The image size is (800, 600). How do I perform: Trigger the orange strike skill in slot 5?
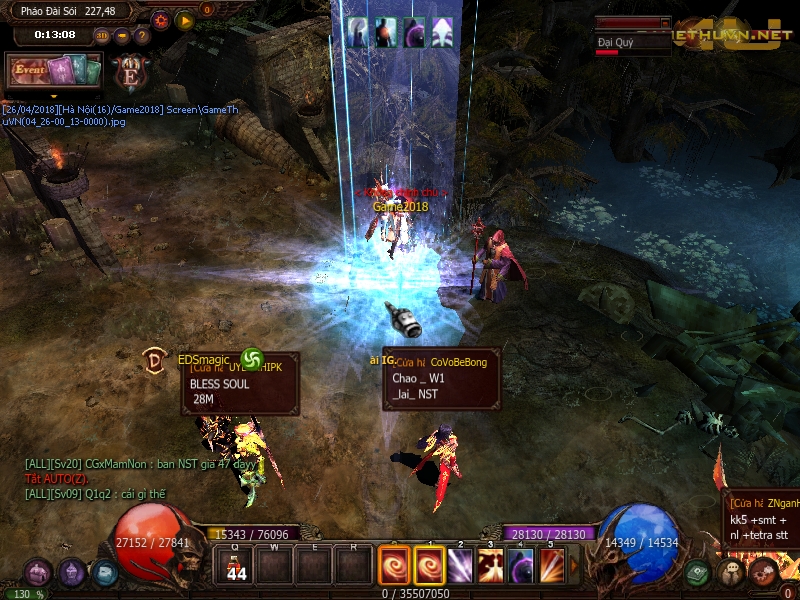point(552,566)
